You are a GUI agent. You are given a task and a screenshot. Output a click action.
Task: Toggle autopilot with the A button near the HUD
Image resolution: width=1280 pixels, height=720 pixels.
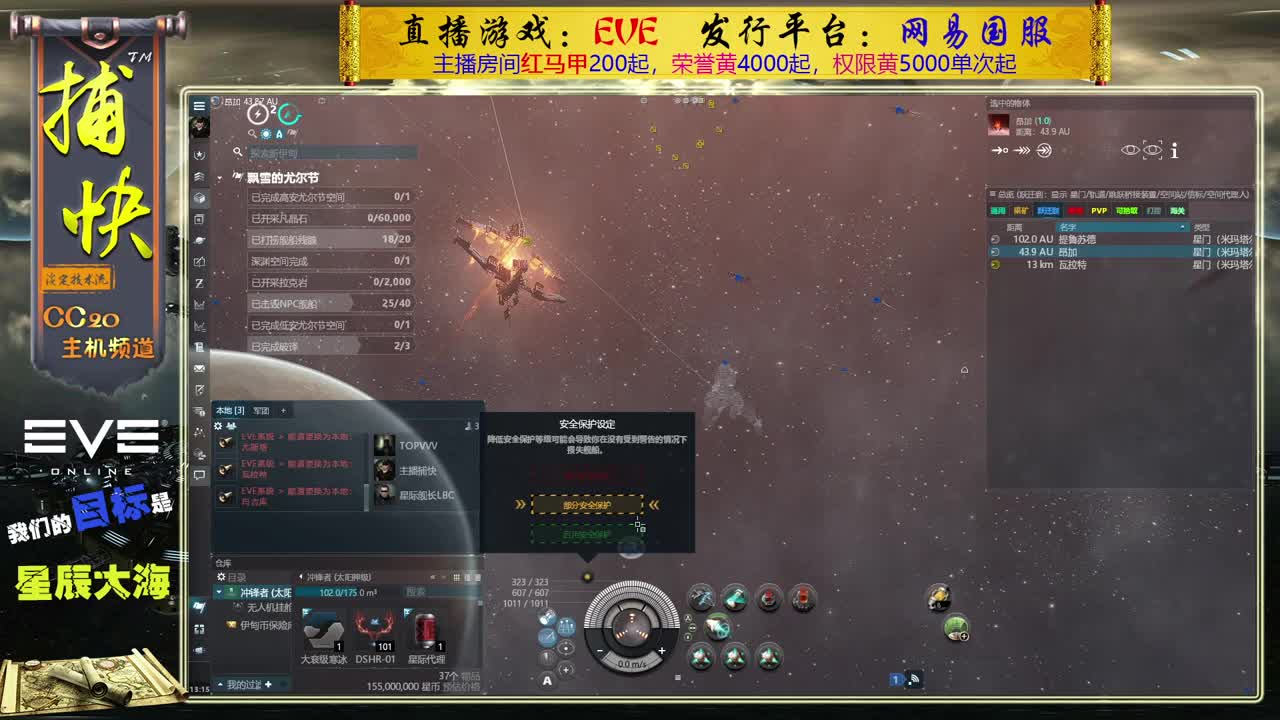(547, 680)
